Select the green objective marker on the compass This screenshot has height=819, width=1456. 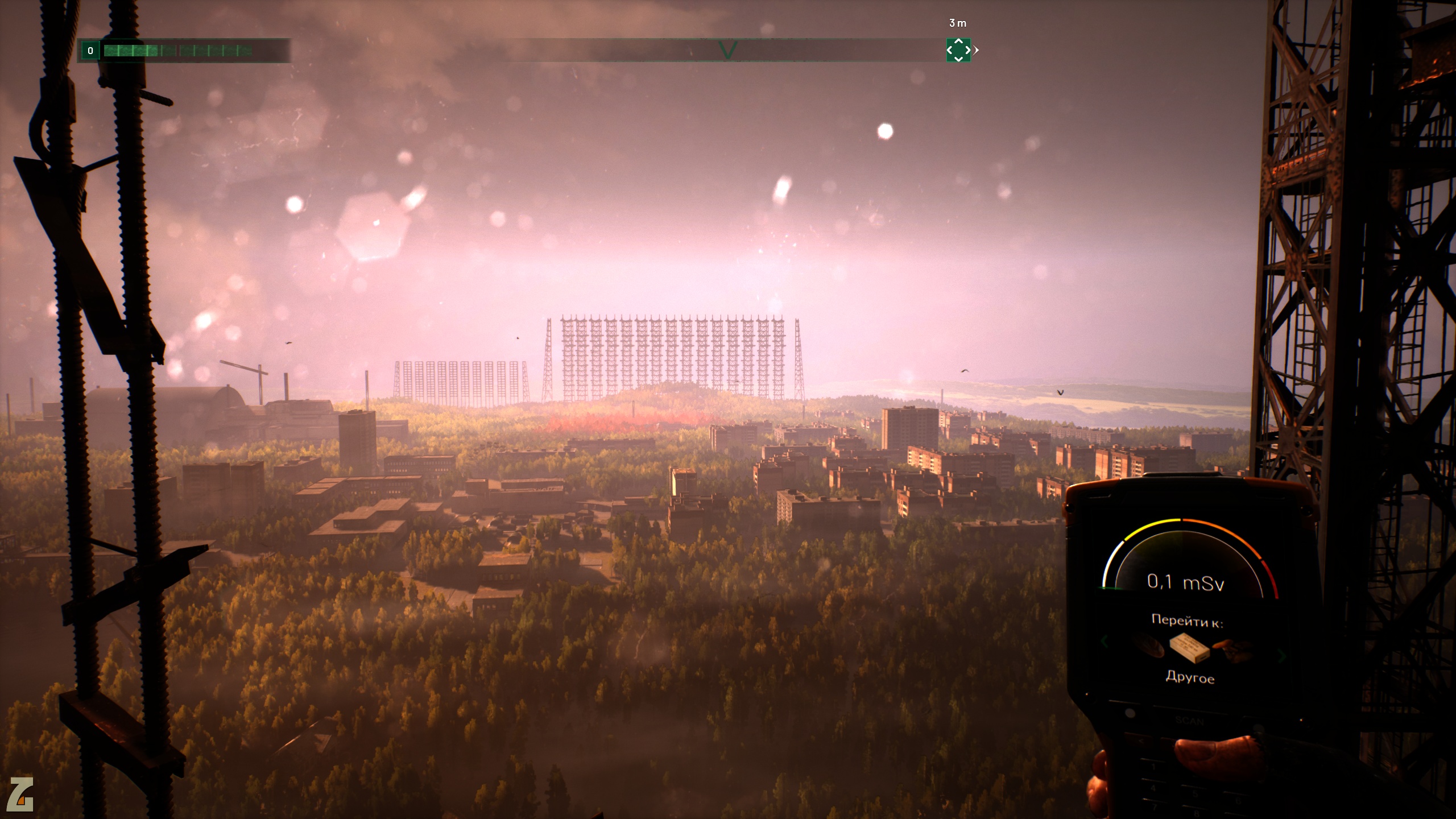point(958,50)
